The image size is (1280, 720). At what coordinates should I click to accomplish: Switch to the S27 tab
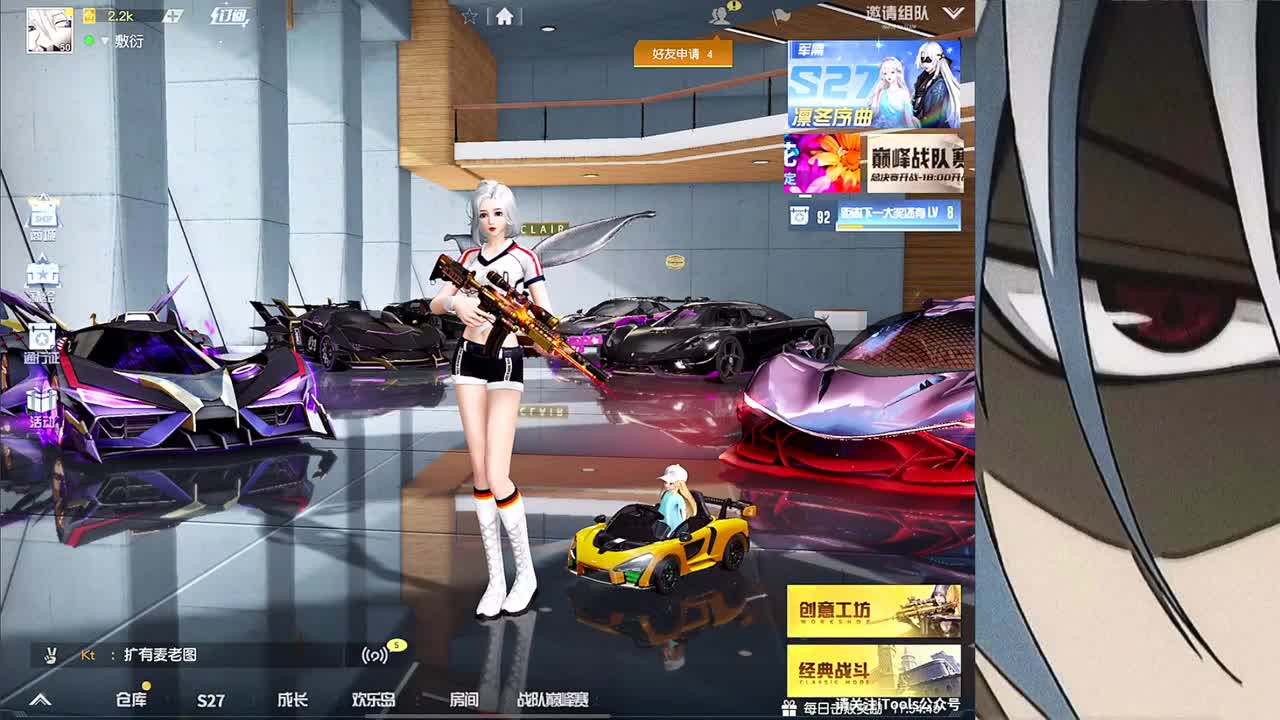[211, 701]
